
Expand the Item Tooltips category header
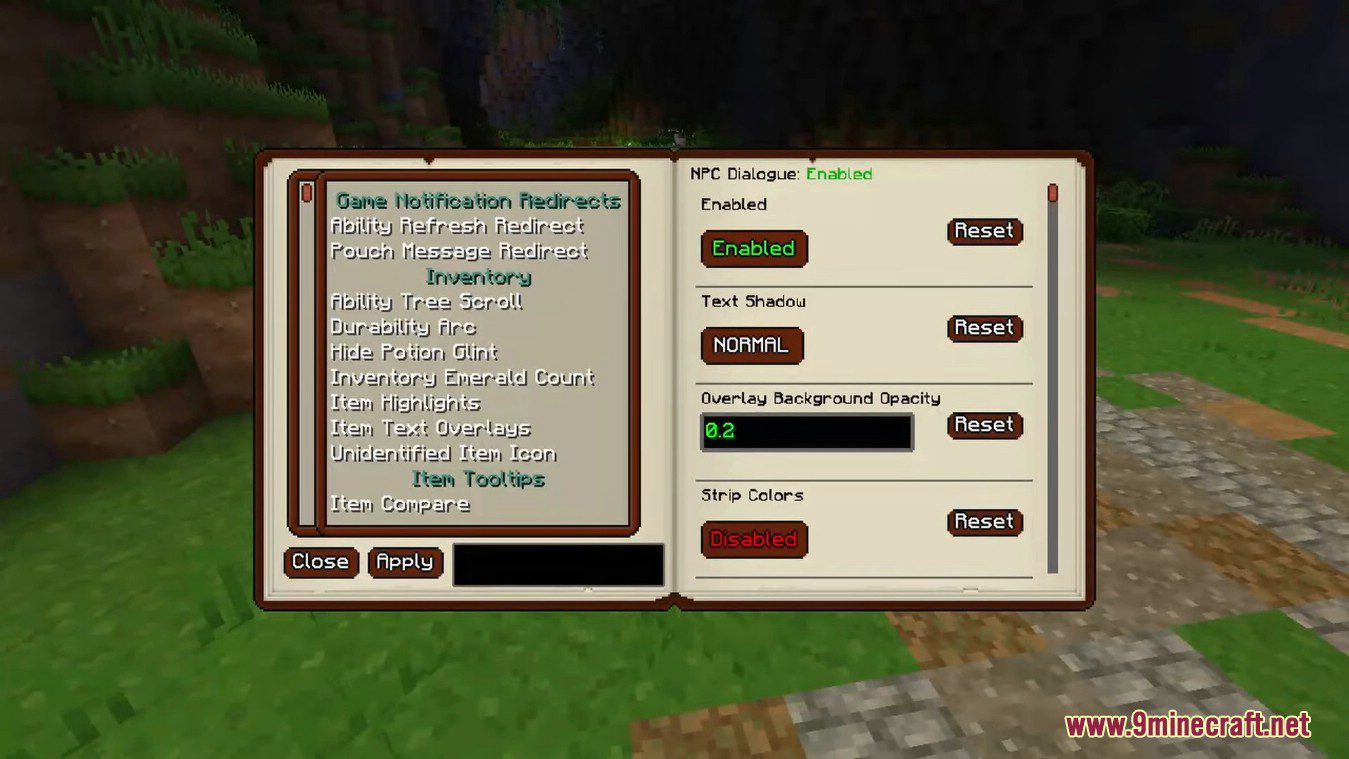[477, 479]
